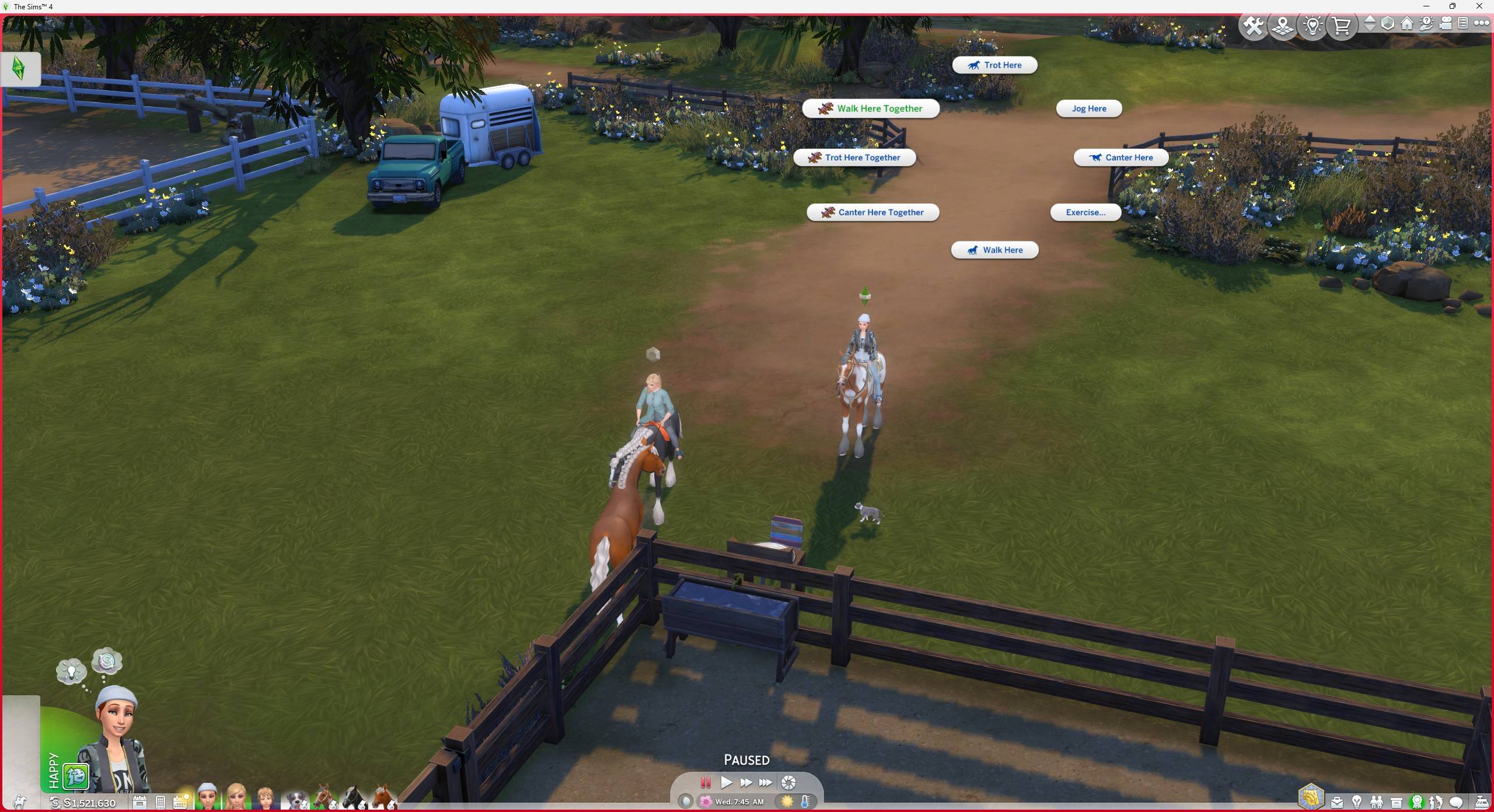Choose the Jog Here command
1494x812 pixels.
[x=1089, y=108]
